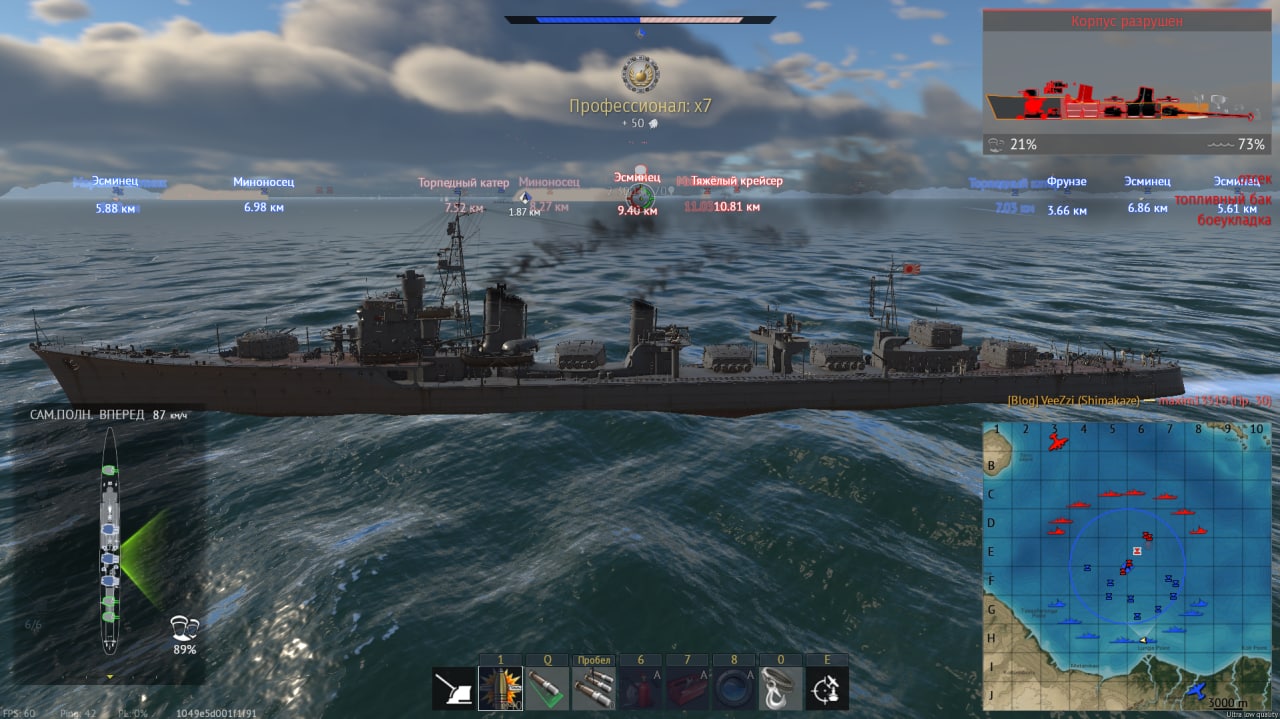Screen dimensions: 1280x719
Task: Open the tactical minimap
Action: click(1127, 566)
